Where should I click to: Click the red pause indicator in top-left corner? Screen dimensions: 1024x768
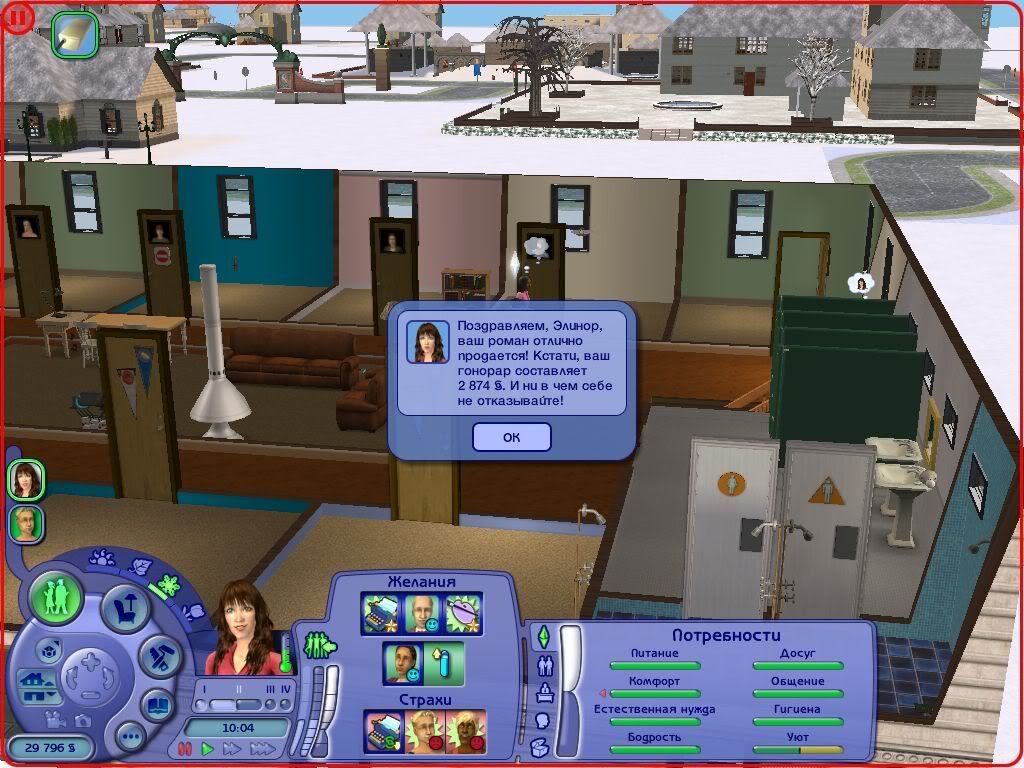click(x=18, y=18)
